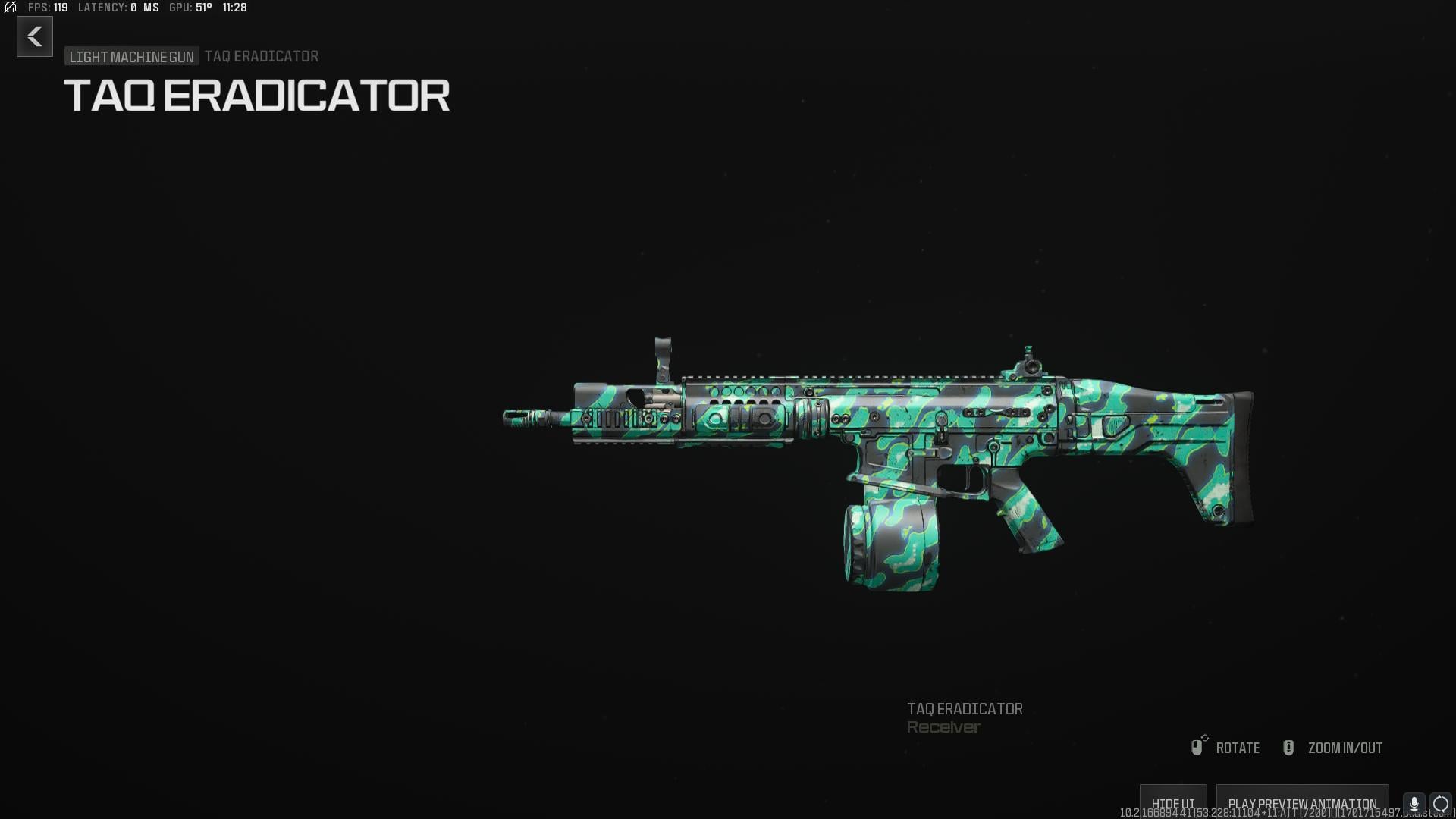Select the TAQ ERADICATOR breadcrumb item
Image resolution: width=1456 pixels, height=819 pixels.
point(261,55)
